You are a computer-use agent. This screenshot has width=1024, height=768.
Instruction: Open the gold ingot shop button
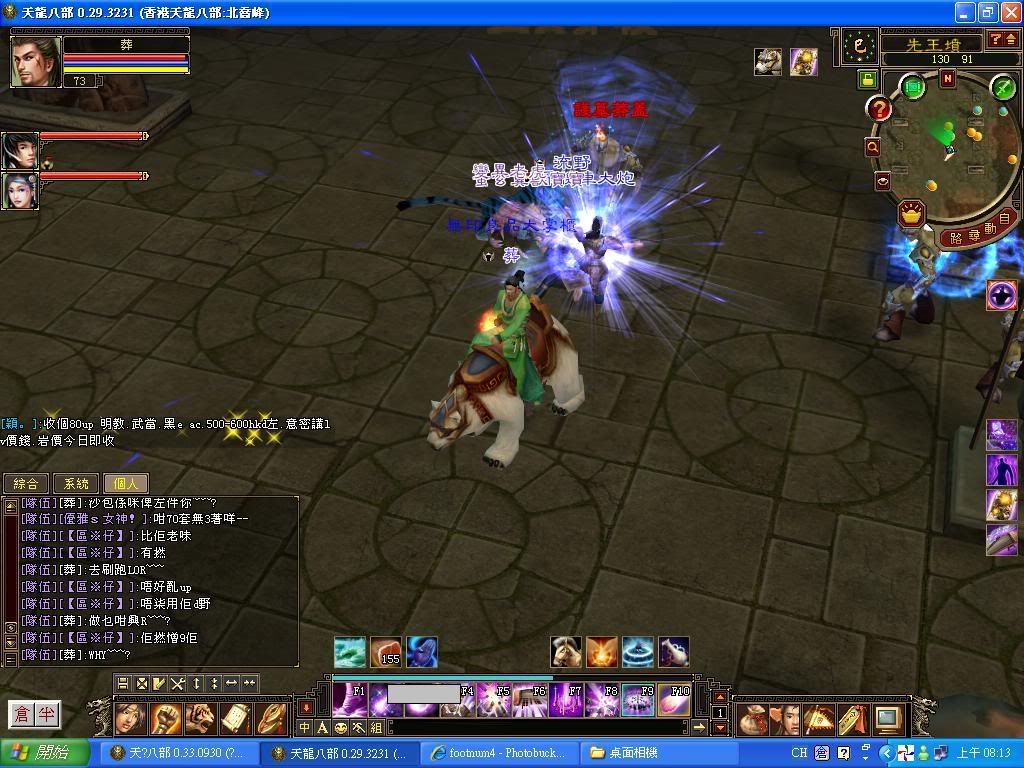click(x=910, y=213)
